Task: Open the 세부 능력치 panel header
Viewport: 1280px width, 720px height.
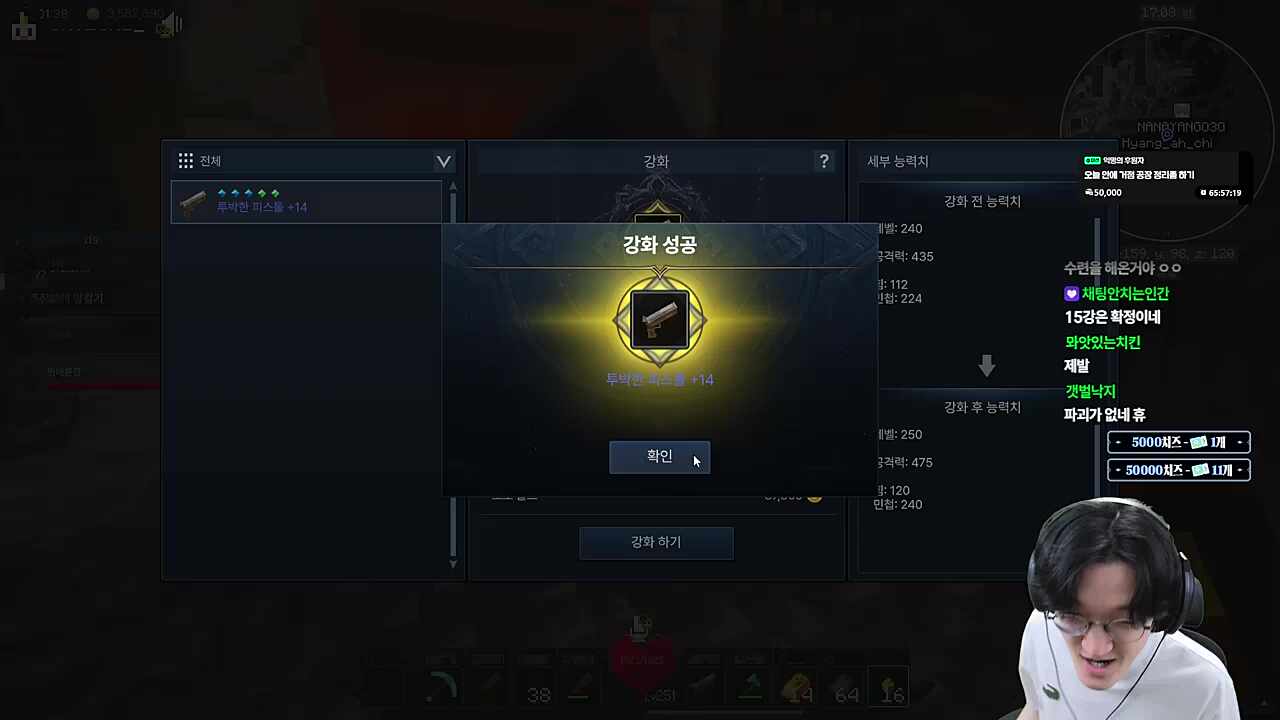Action: 897,160
